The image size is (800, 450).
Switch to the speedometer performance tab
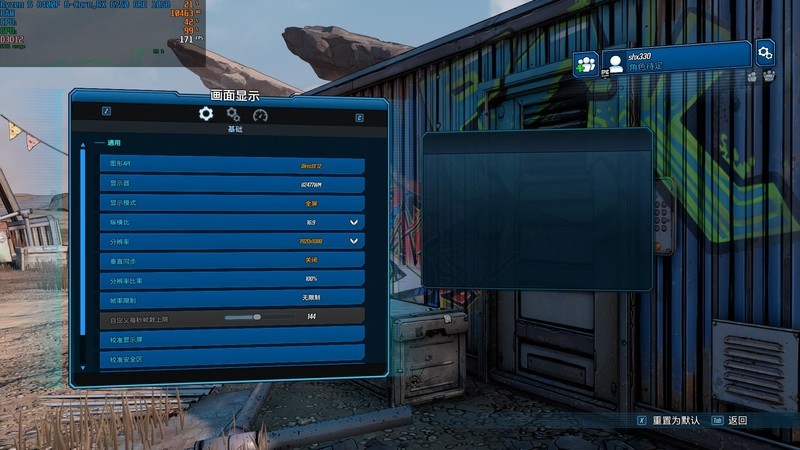click(x=261, y=115)
